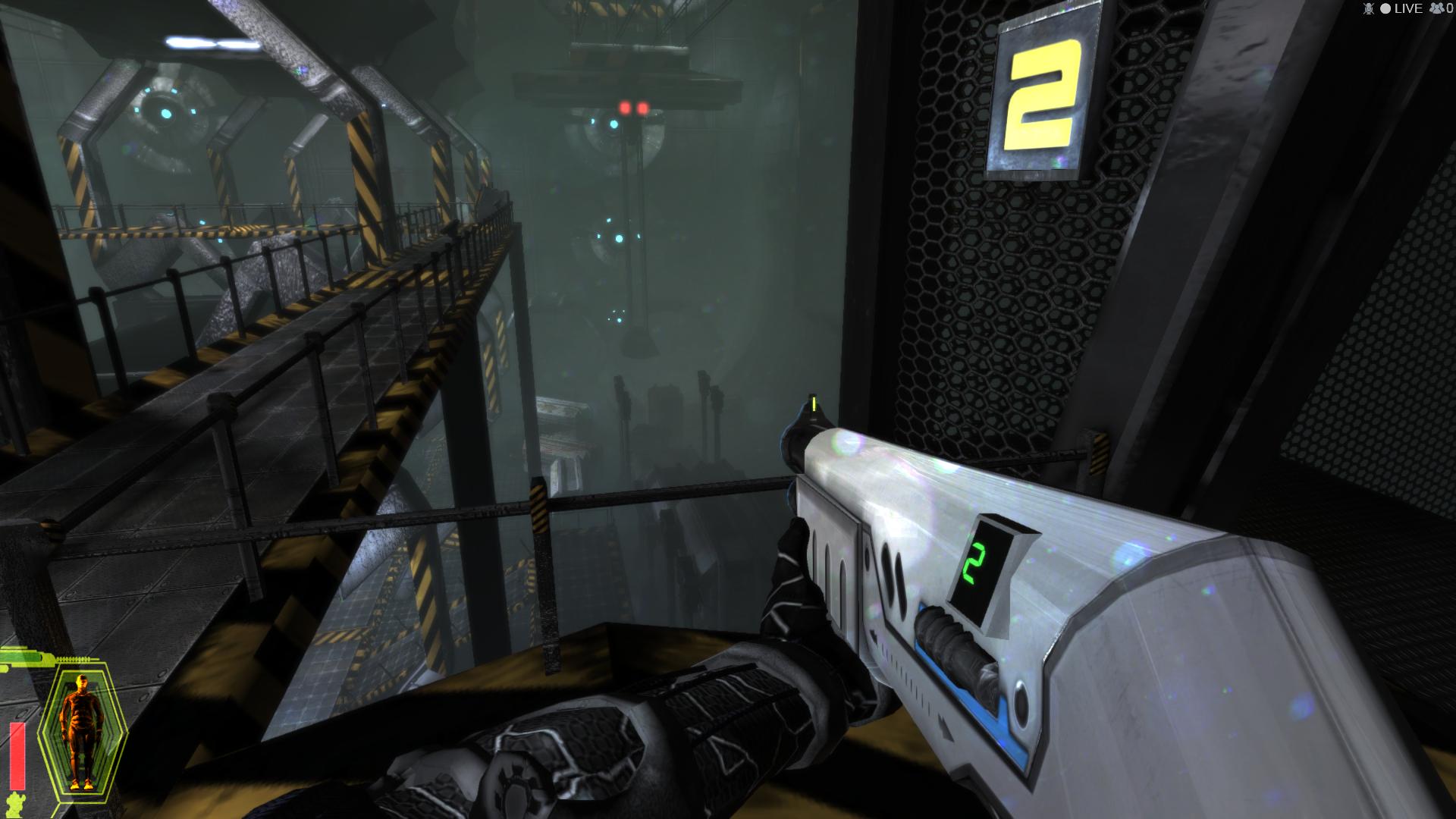The width and height of the screenshot is (1456, 819).
Task: Click the LIVE recording indicator dot
Action: [x=1385, y=8]
